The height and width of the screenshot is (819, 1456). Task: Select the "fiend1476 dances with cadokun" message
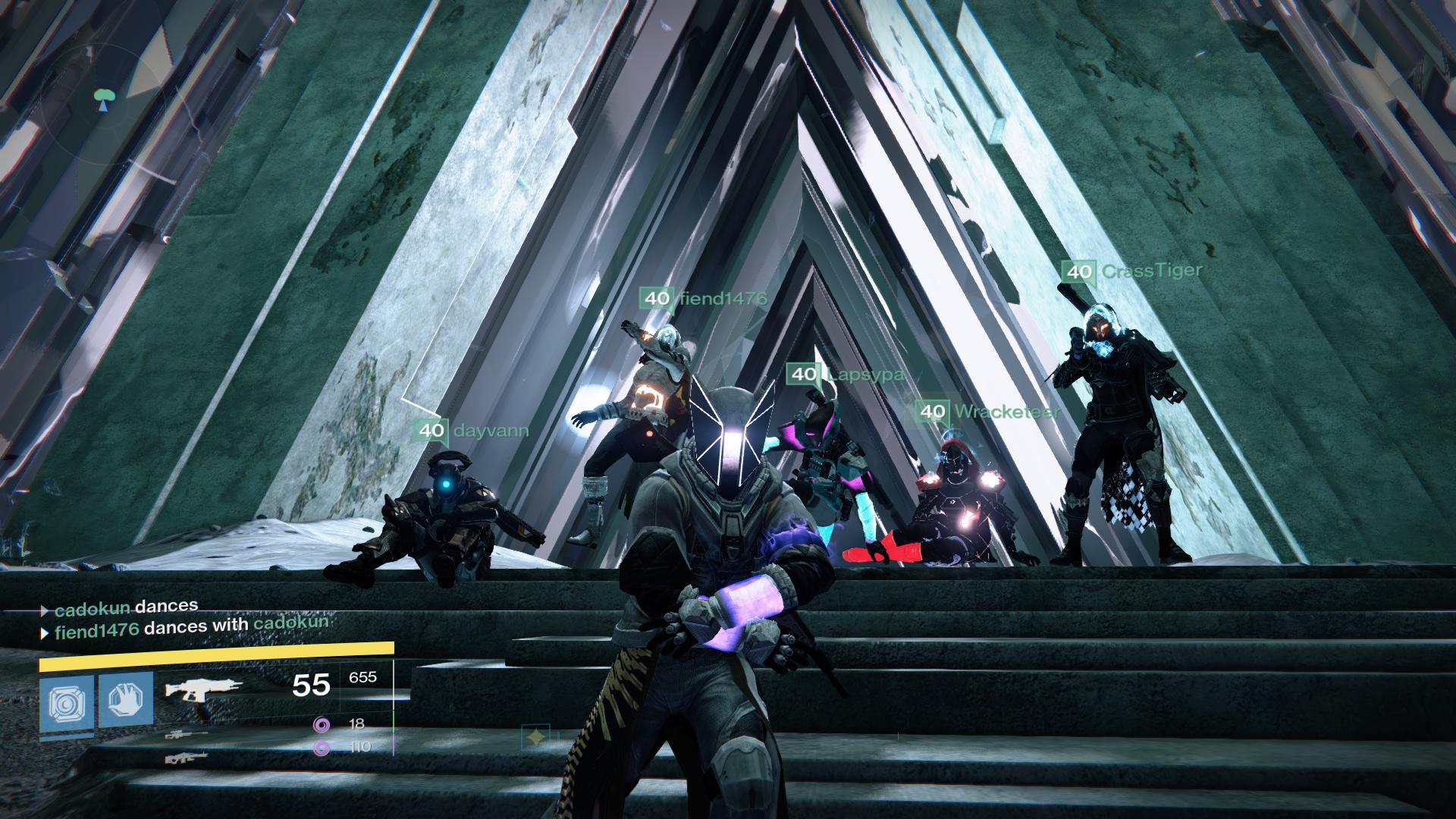coord(186,626)
